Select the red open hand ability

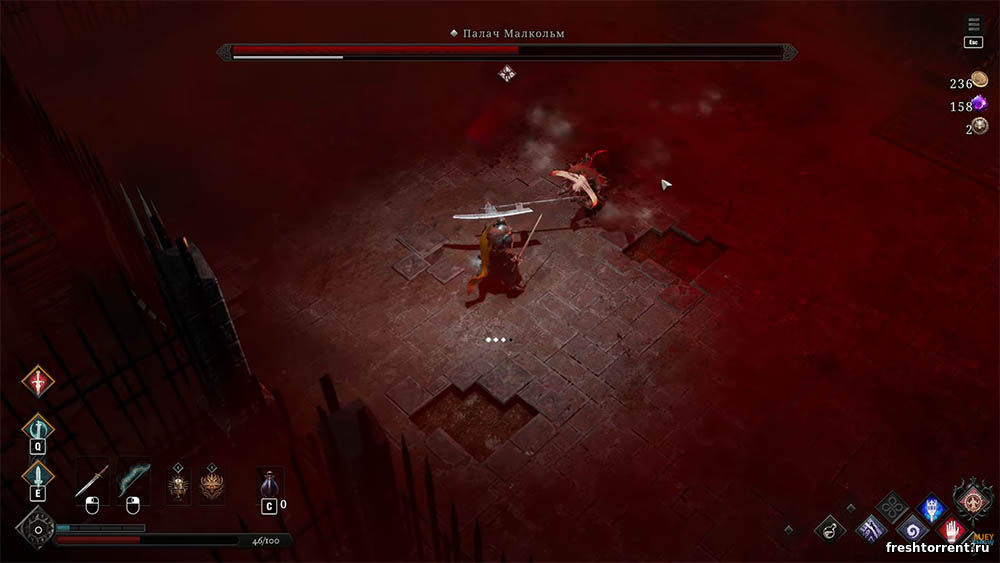pyautogui.click(x=953, y=528)
